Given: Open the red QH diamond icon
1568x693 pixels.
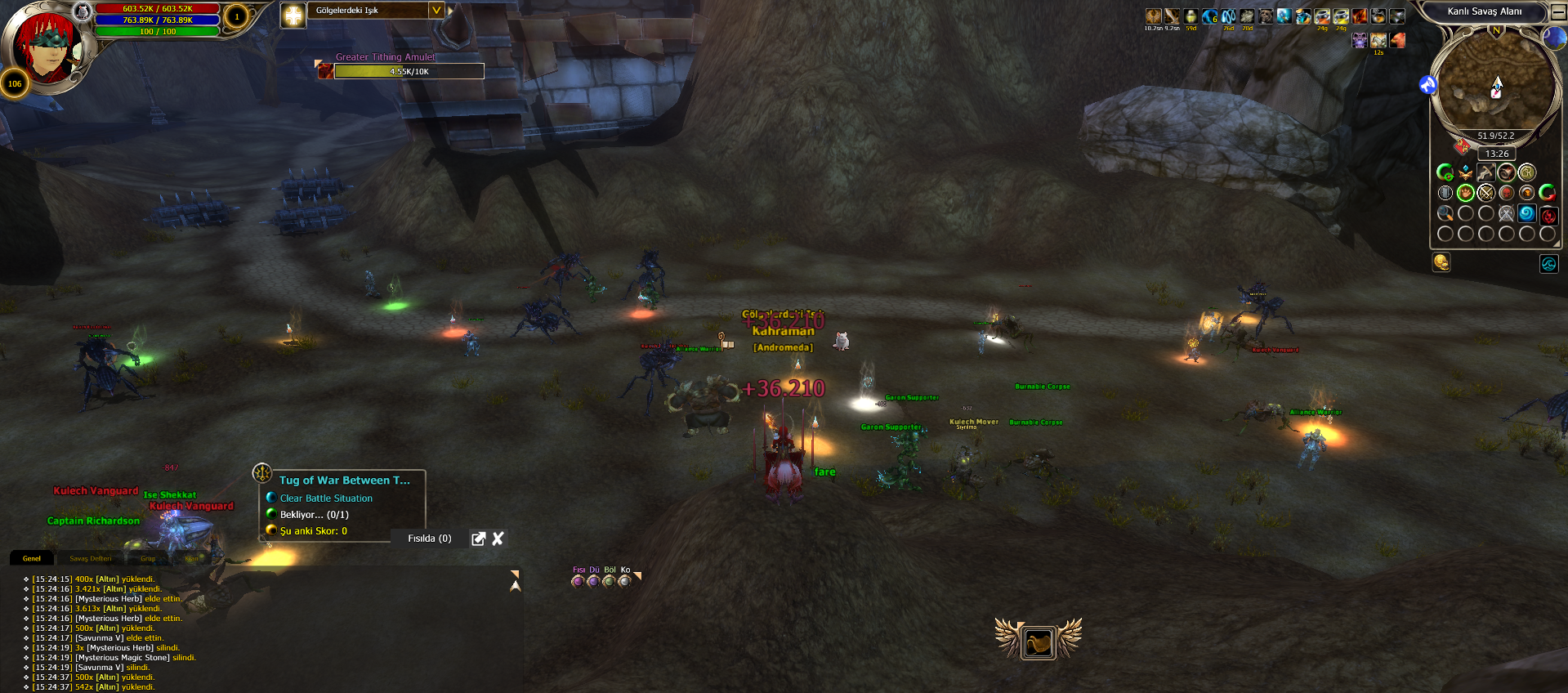Looking at the screenshot, I should [1462, 147].
